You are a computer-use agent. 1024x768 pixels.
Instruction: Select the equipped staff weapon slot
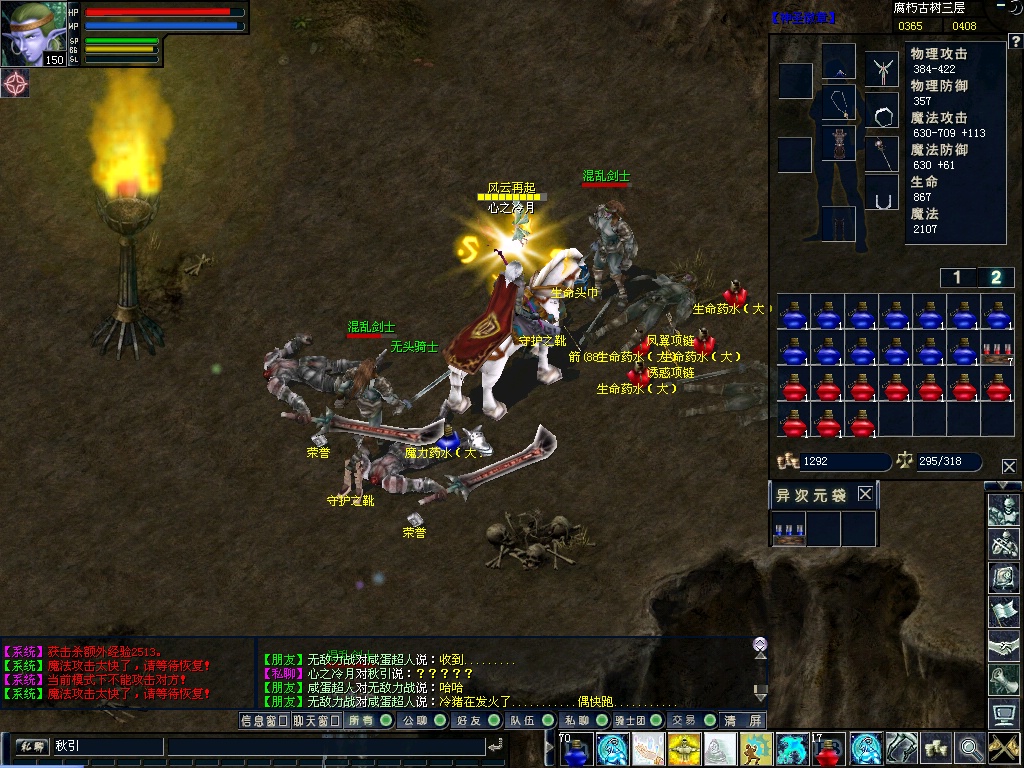[x=881, y=152]
